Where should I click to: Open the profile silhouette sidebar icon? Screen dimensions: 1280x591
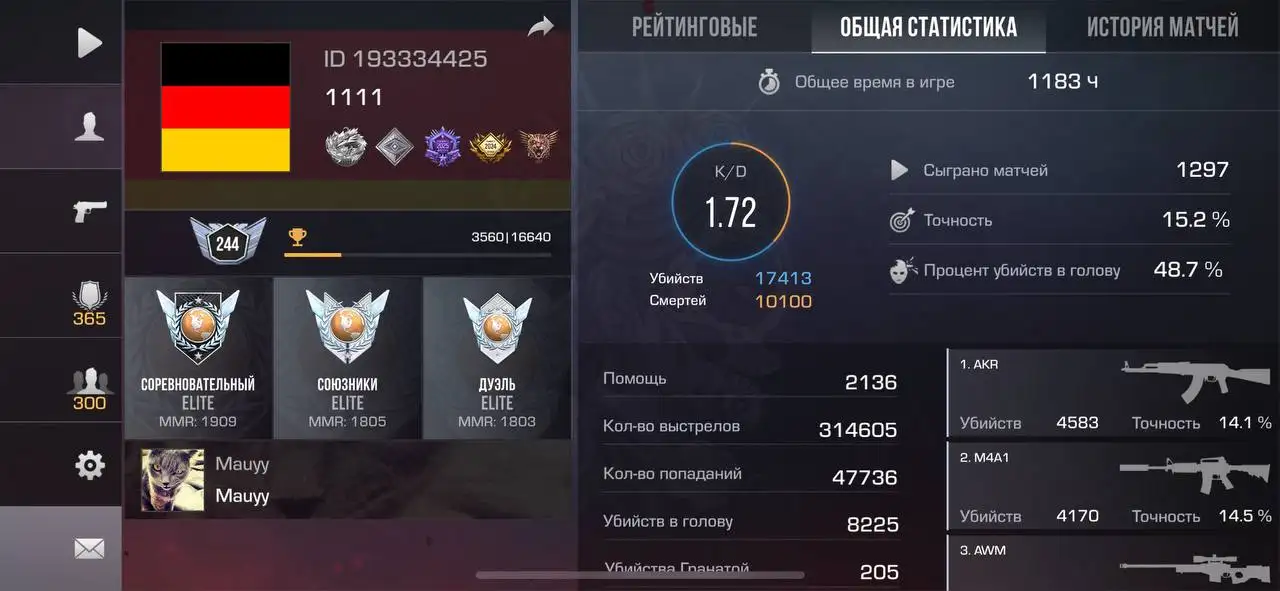point(89,127)
